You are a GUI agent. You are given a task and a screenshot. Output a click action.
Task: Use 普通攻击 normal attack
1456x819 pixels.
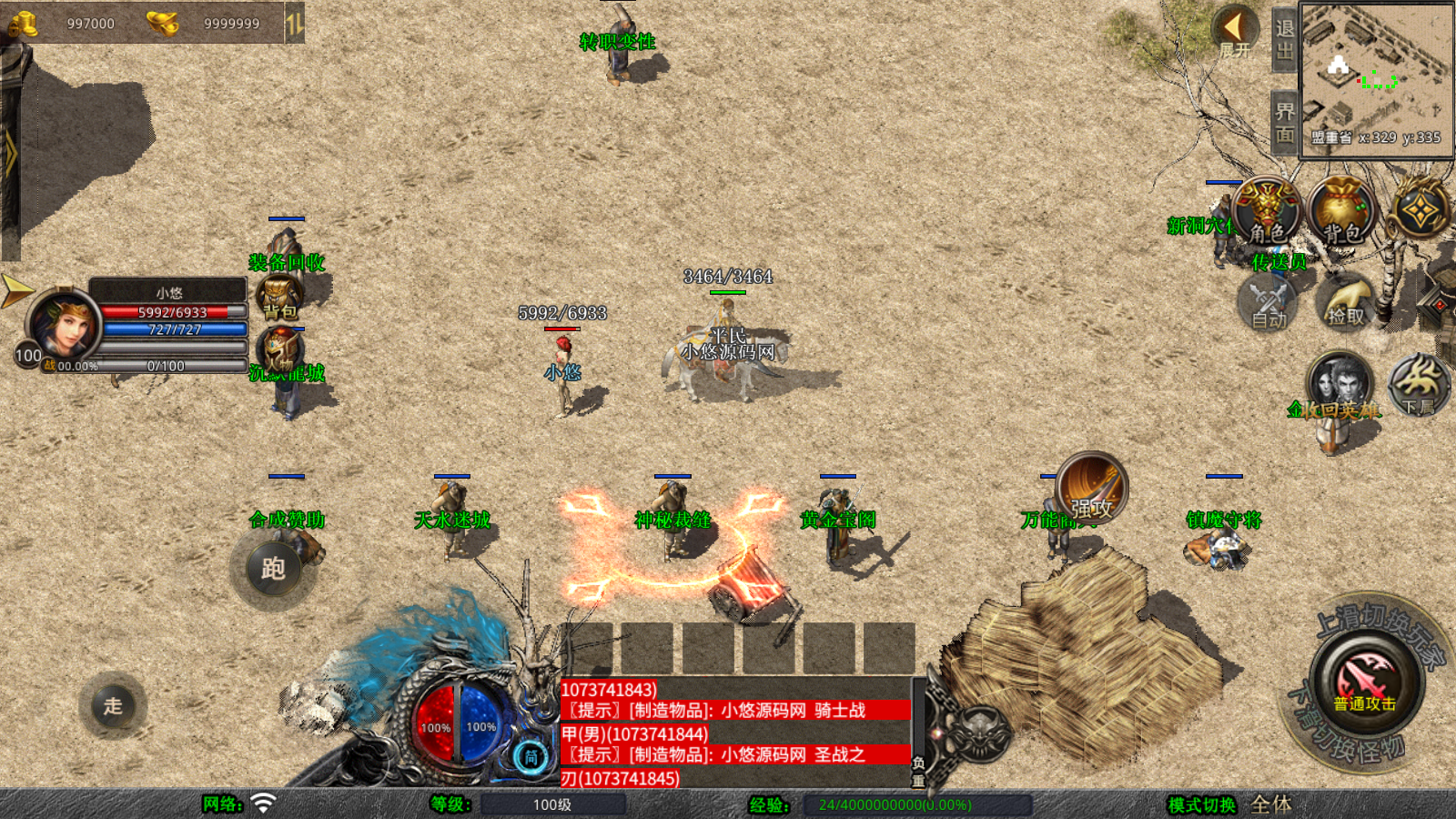pyautogui.click(x=1364, y=682)
